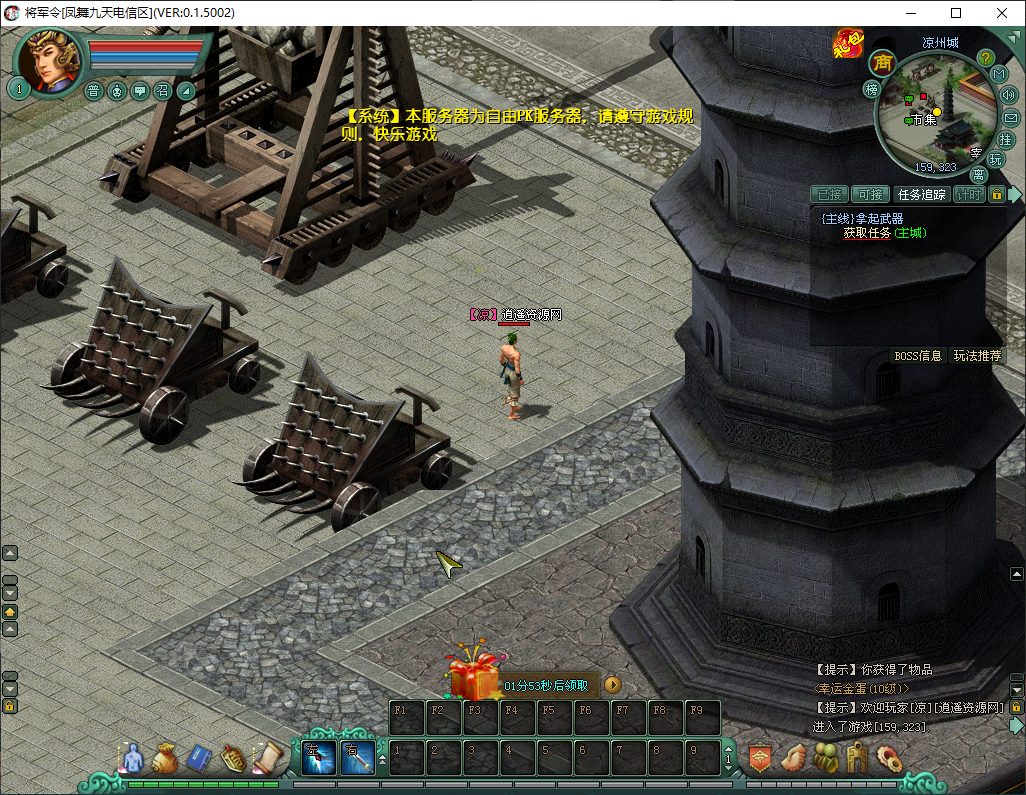This screenshot has width=1026, height=795.
Task: Toggle sound with the speaker icon
Action: 1008,95
